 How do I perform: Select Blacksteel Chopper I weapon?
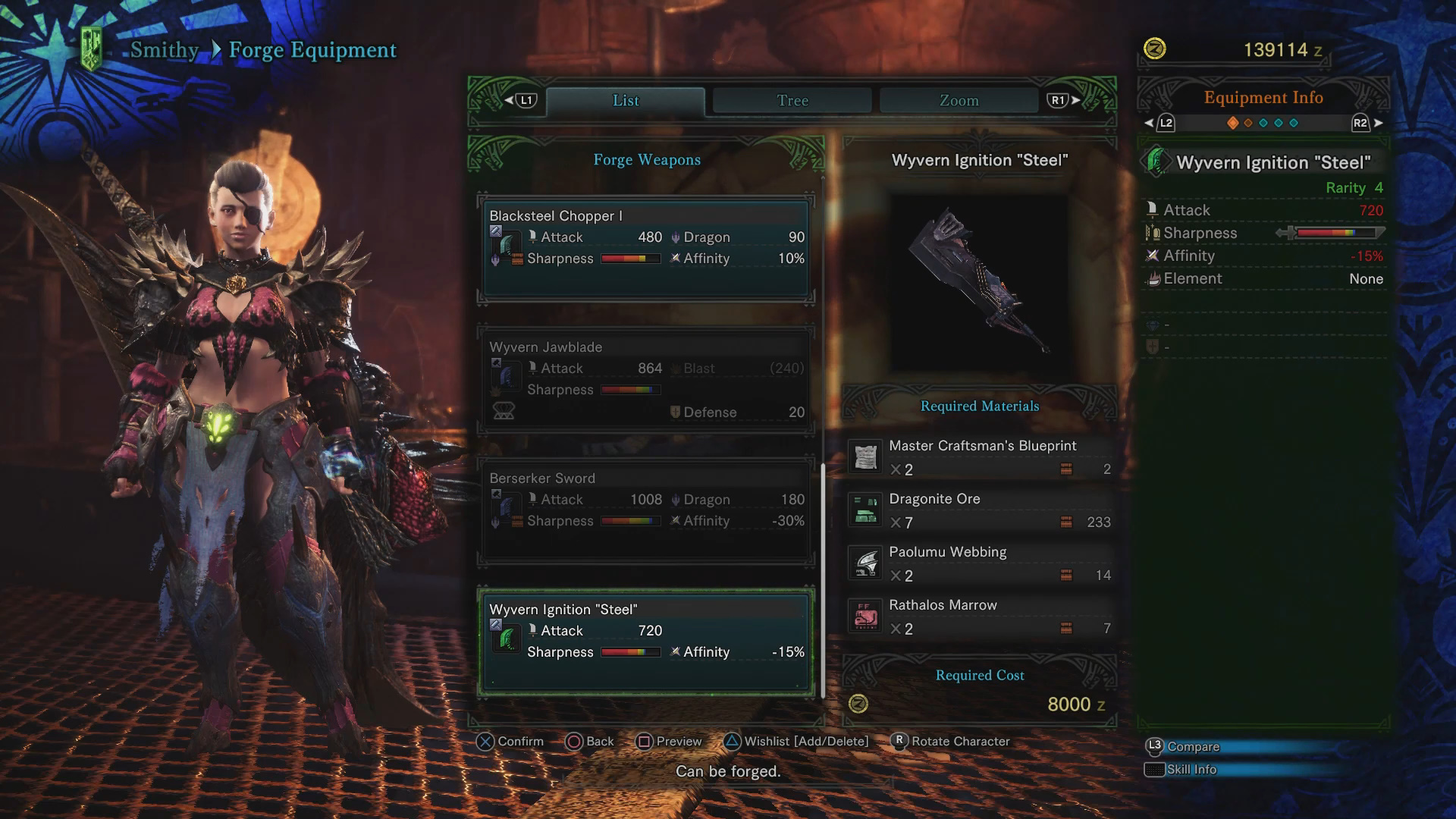coord(646,248)
